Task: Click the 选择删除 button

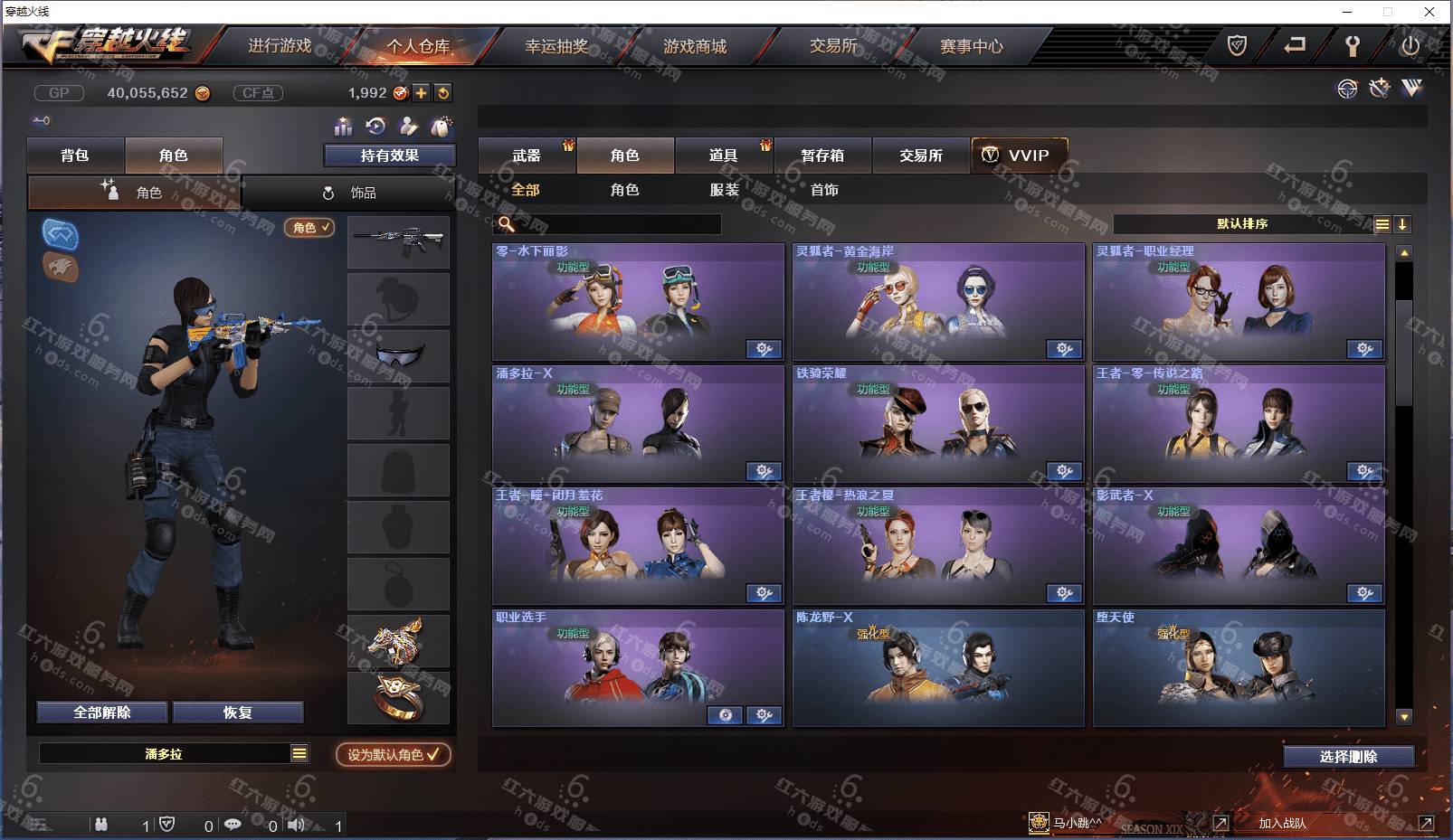Action: tap(1348, 757)
